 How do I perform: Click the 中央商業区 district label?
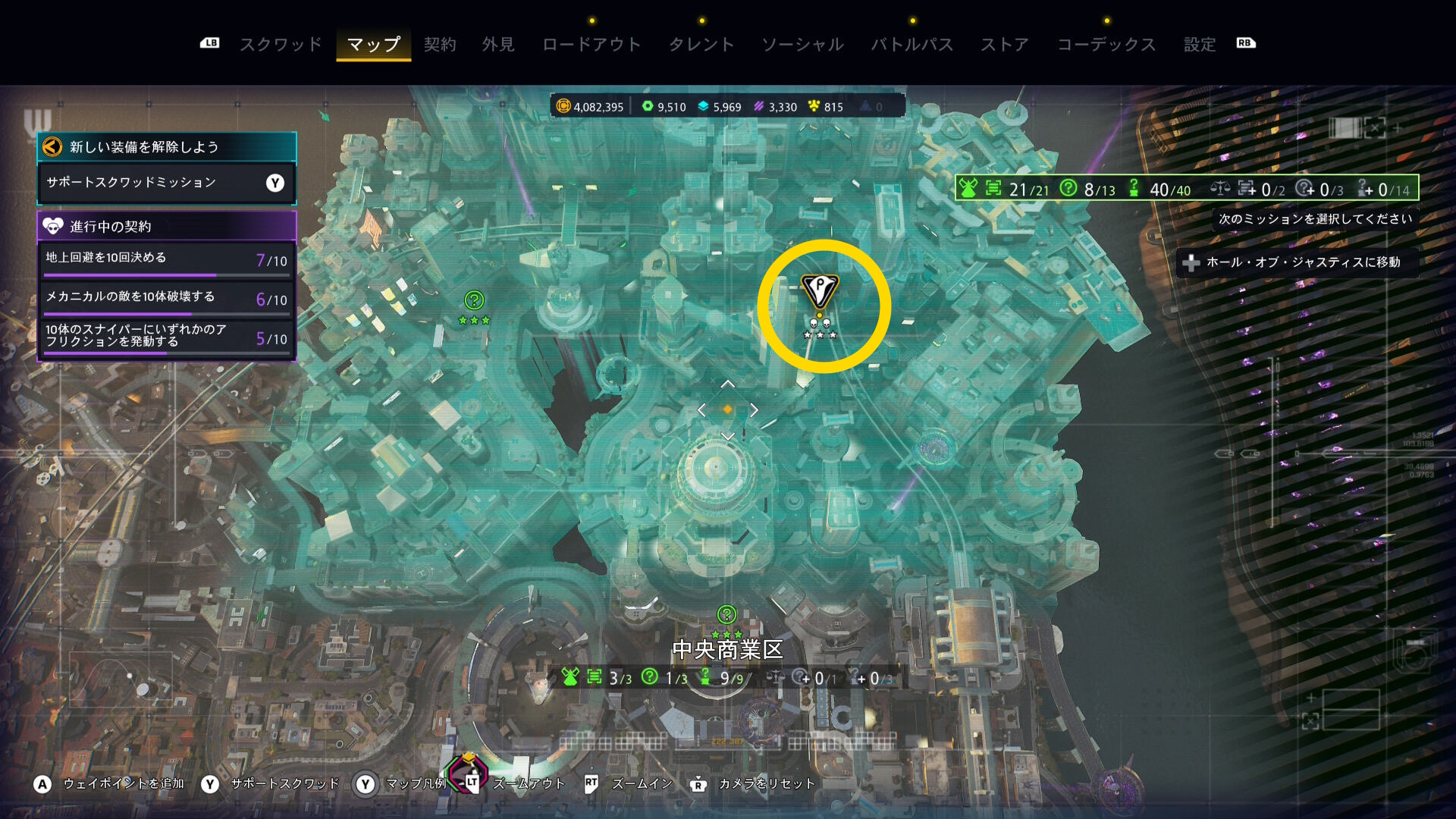coord(727,650)
